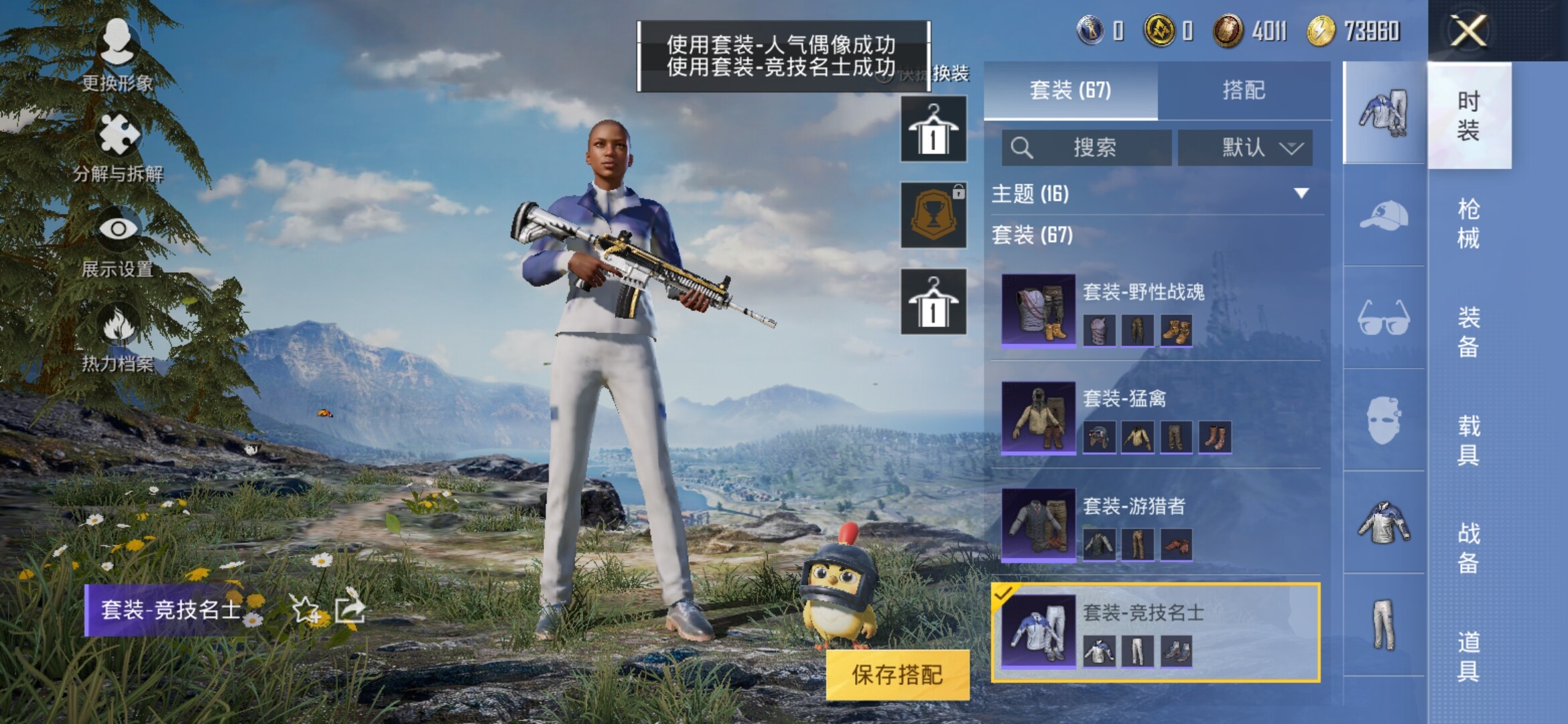Open the 载具 vehicles category
Viewport: 1568px width, 724px height.
pos(1468,440)
